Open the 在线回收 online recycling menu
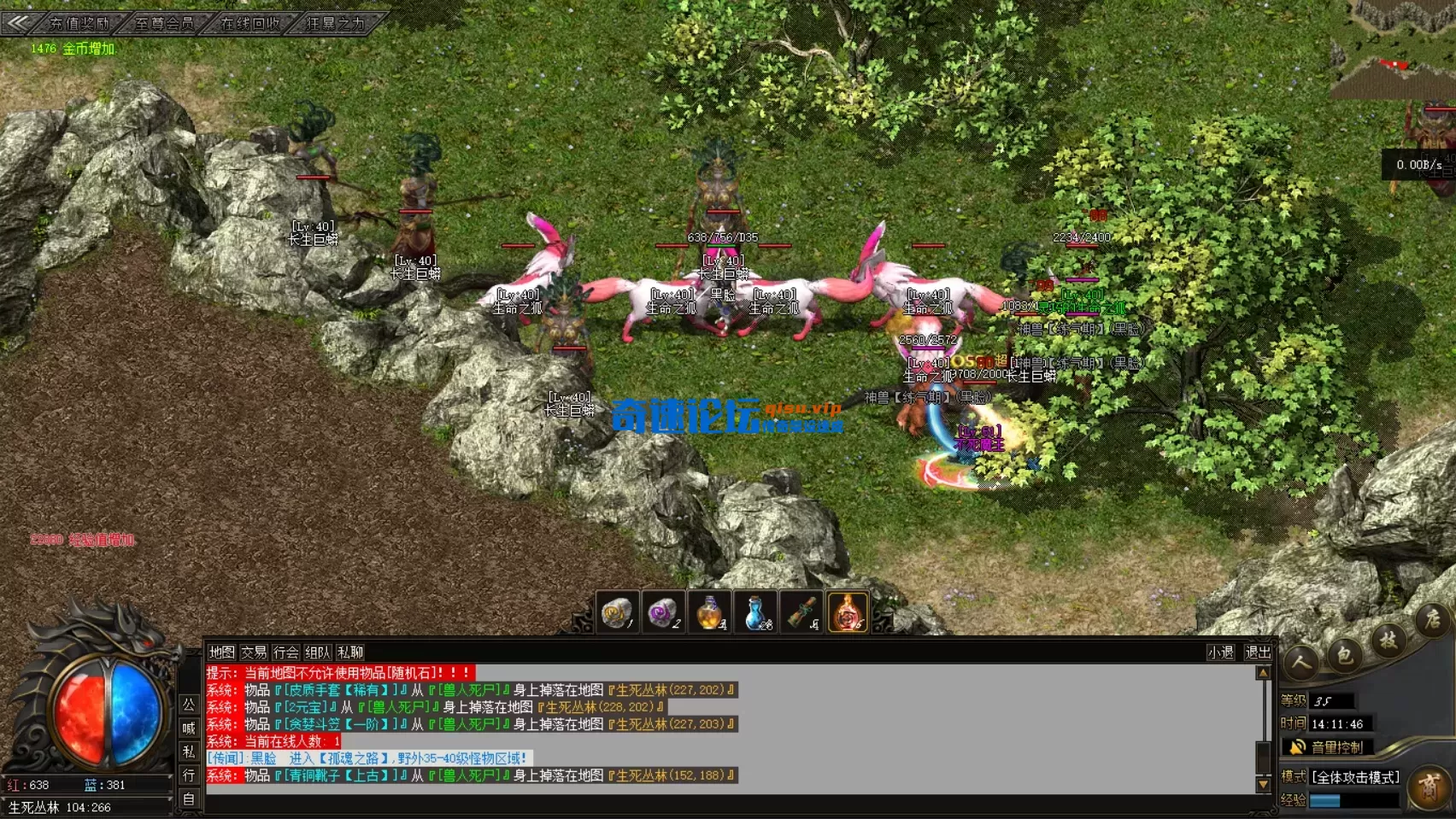This screenshot has width=1456, height=819. [x=250, y=23]
